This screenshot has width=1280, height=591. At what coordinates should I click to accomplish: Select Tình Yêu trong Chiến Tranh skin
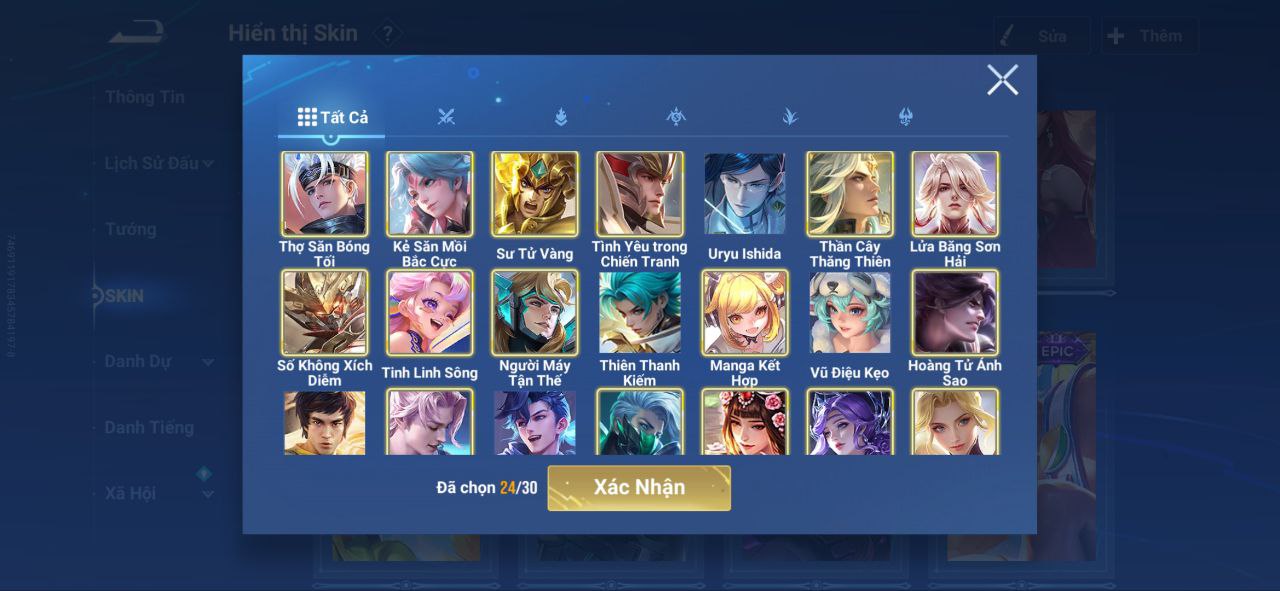(x=640, y=194)
